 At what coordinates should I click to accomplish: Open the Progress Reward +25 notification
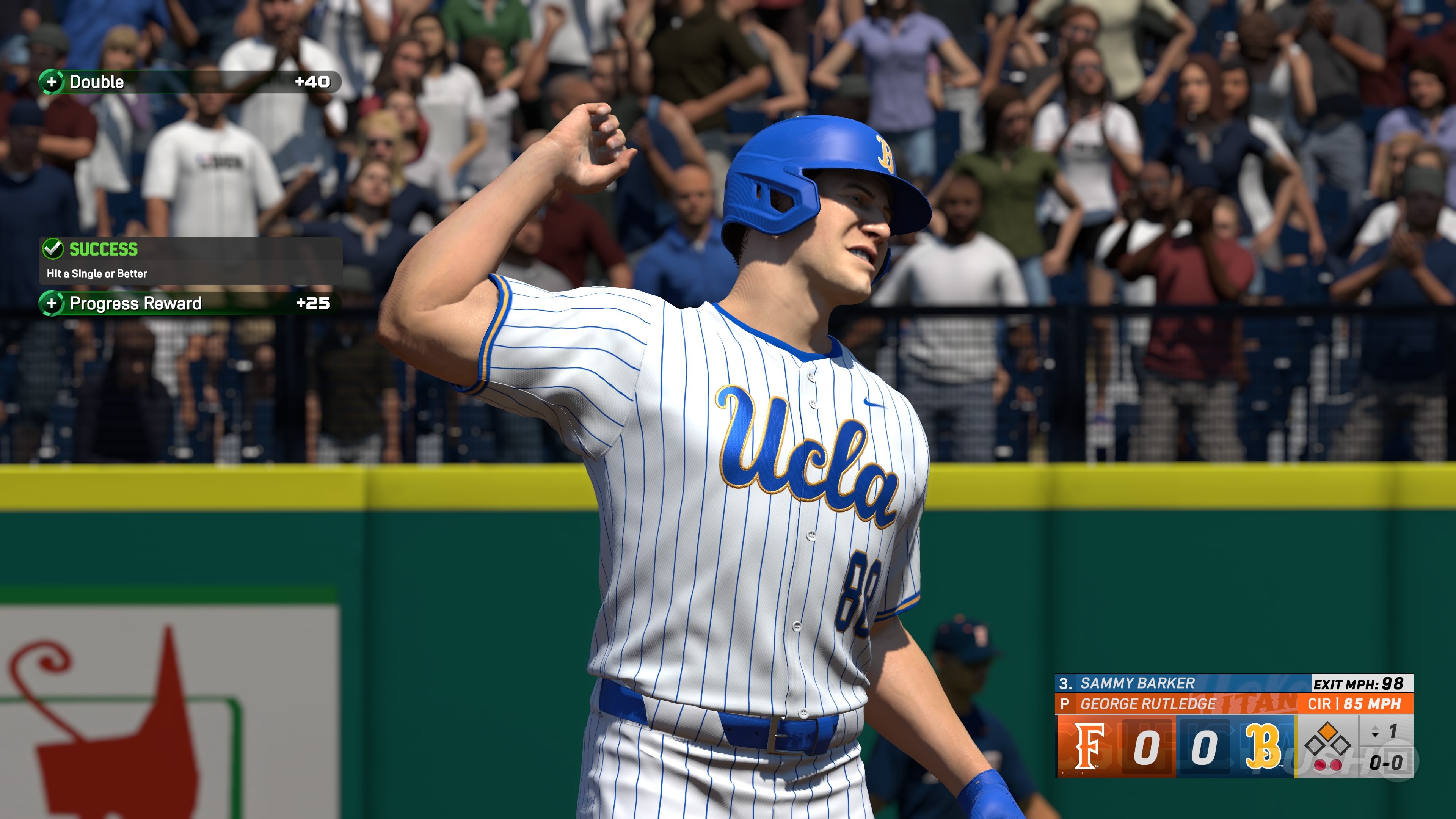189,303
